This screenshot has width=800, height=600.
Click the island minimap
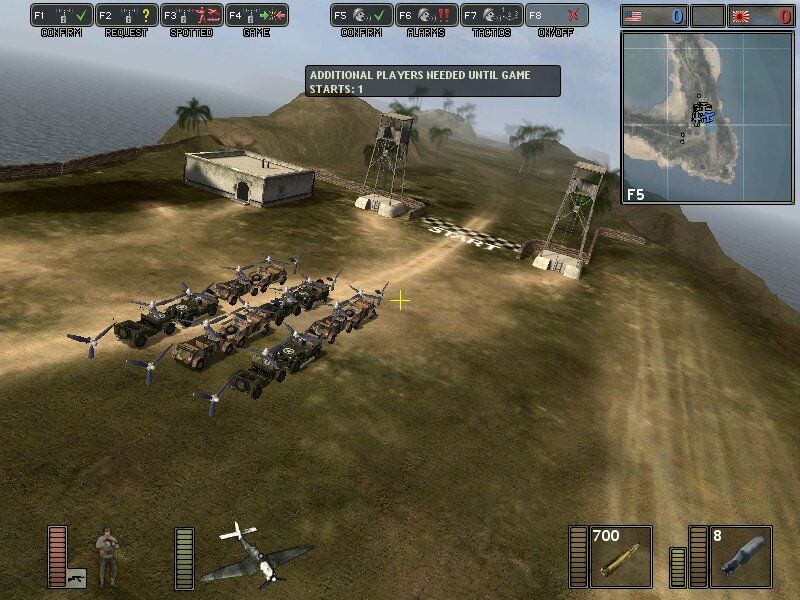[x=706, y=117]
